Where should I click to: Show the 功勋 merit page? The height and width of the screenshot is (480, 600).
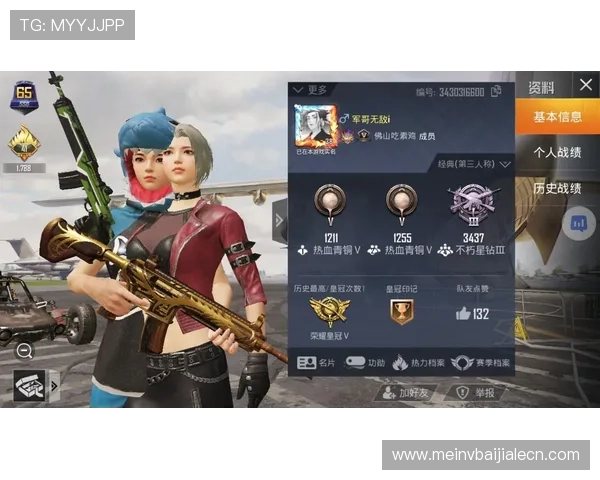365,362
